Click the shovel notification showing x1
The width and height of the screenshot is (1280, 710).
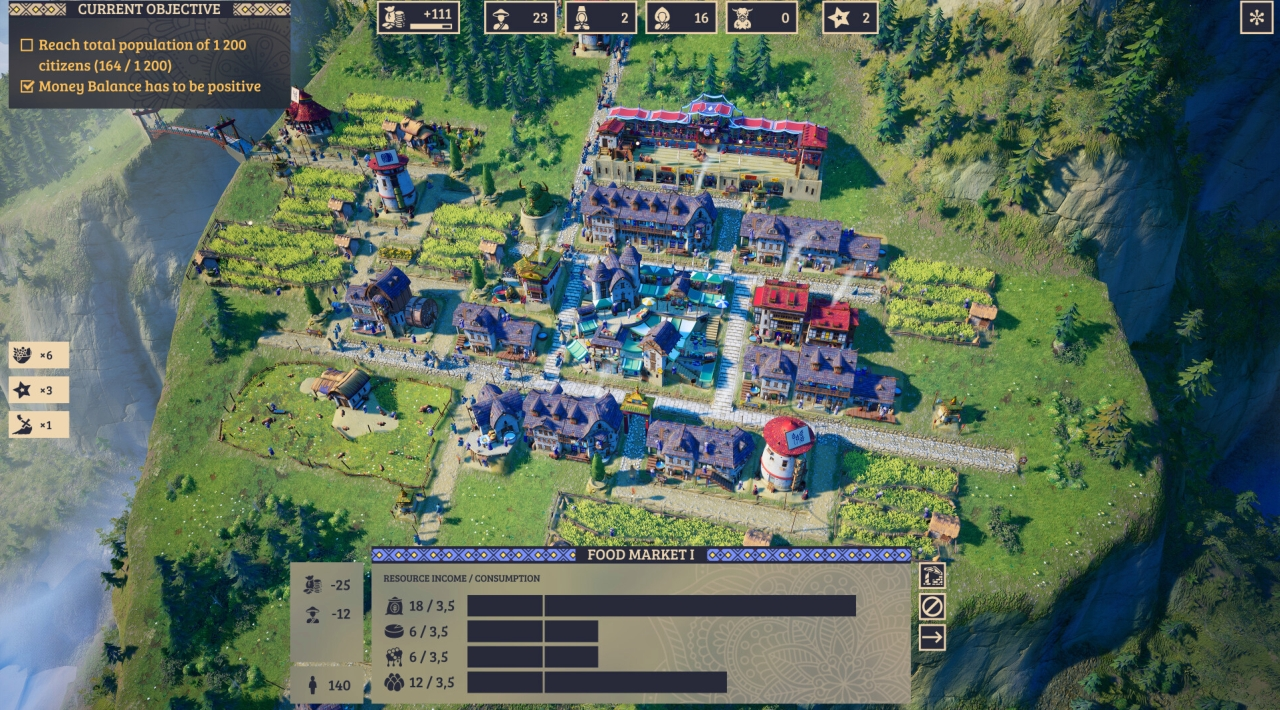[x=39, y=424]
